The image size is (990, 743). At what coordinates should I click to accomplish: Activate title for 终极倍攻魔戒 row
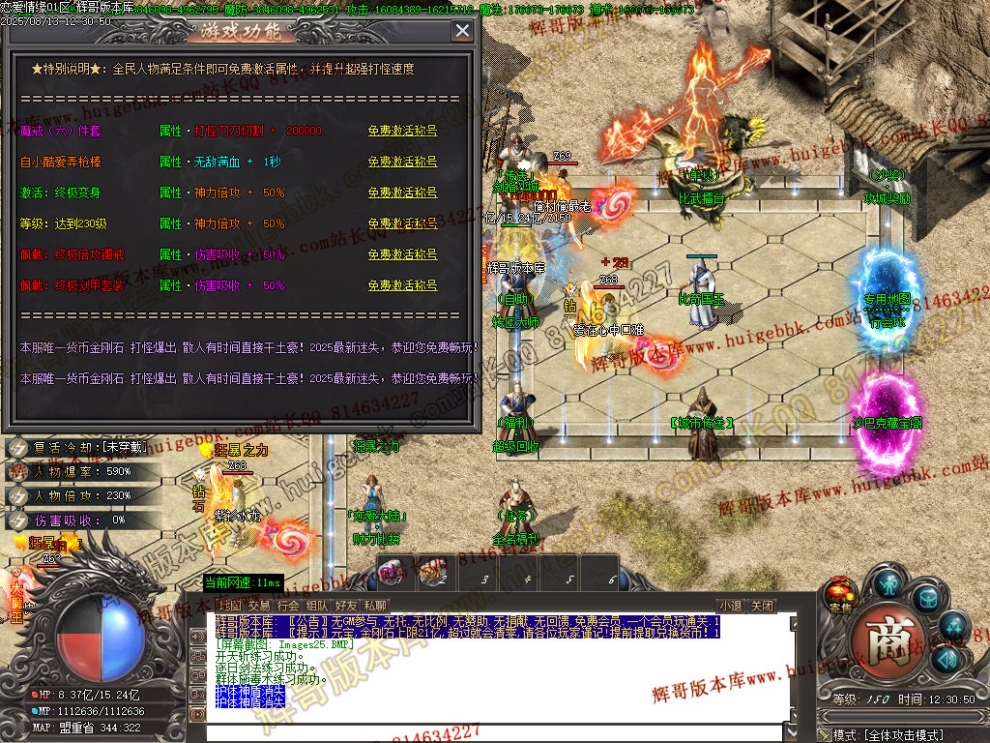[x=402, y=255]
